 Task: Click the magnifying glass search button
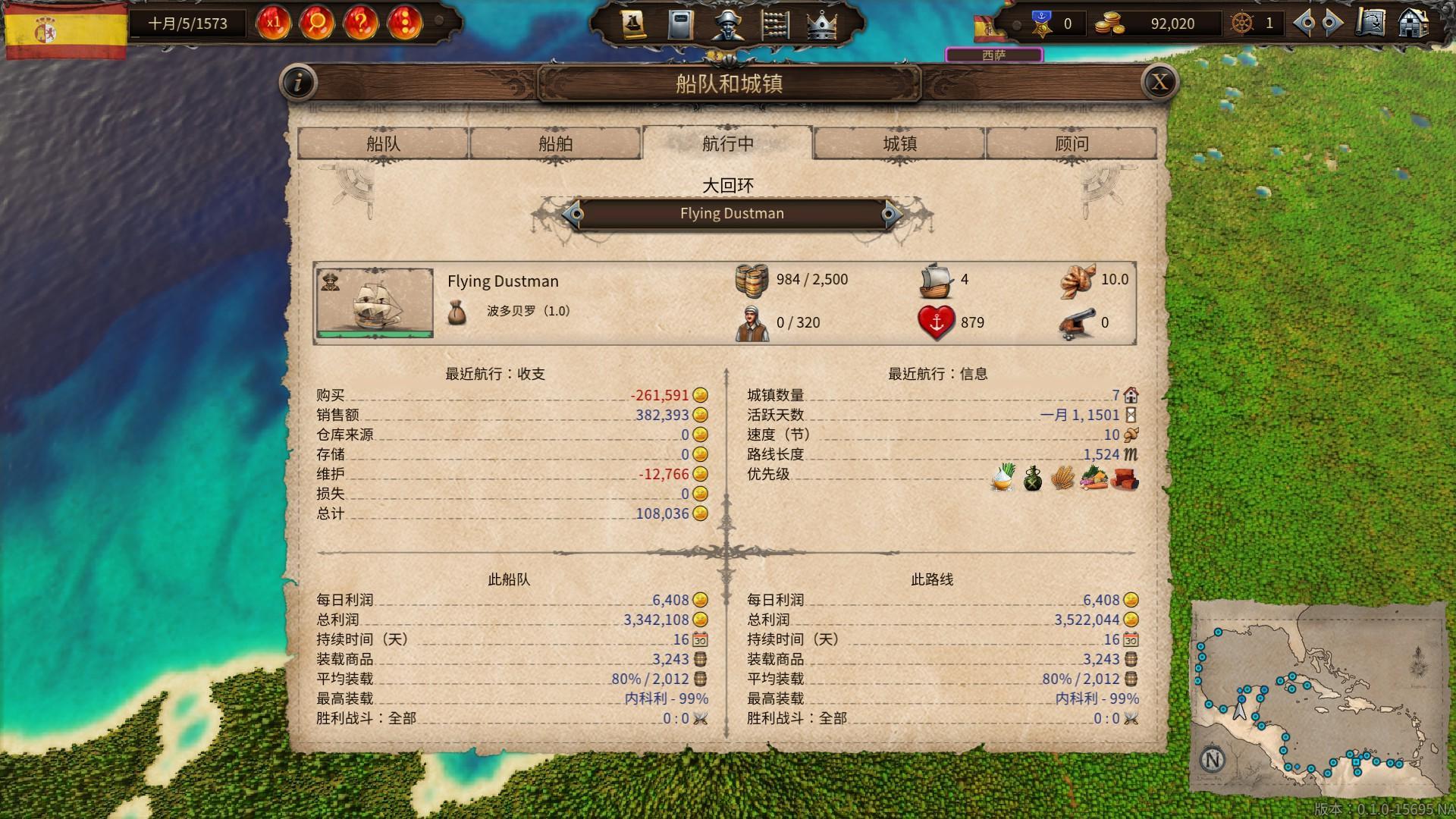[x=316, y=24]
